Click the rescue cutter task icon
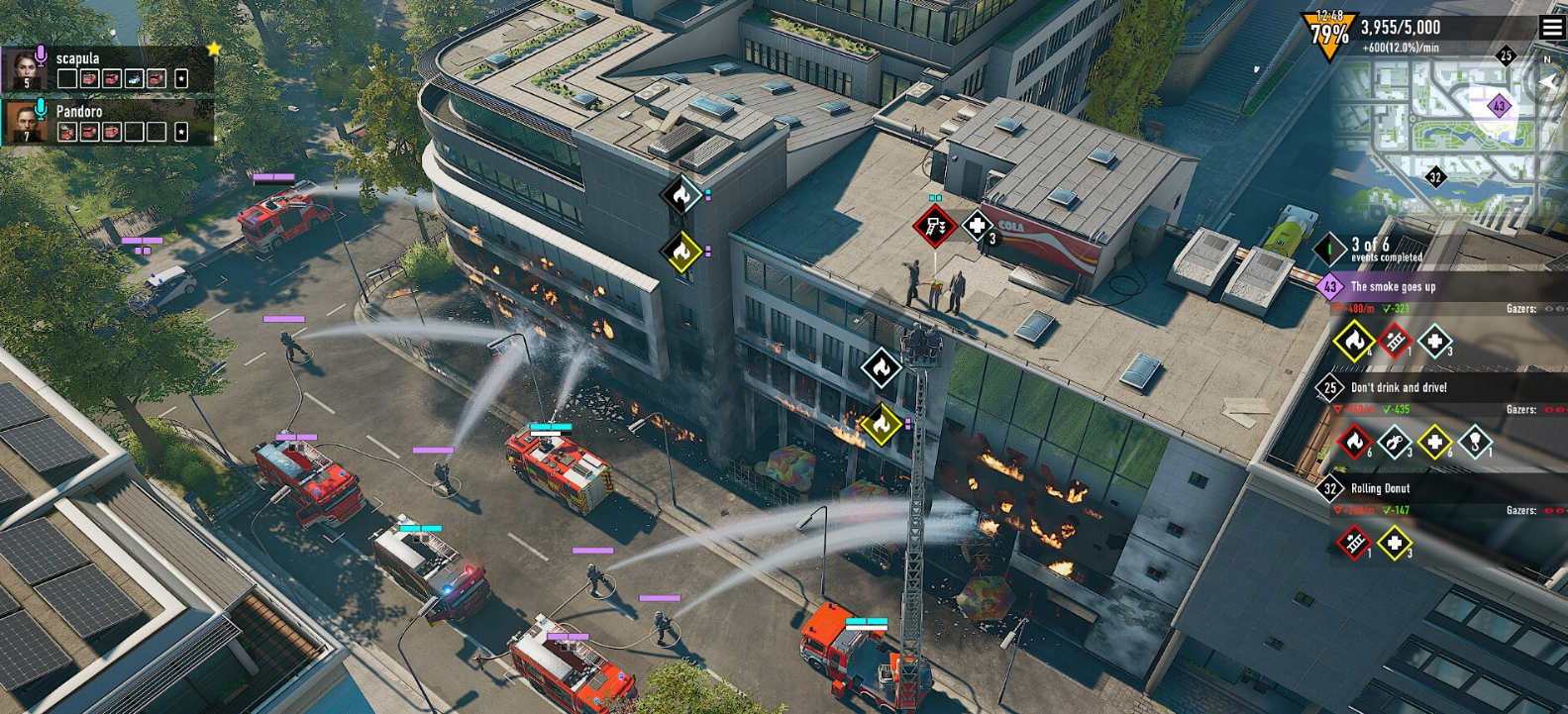The height and width of the screenshot is (714, 1568). click(1394, 442)
